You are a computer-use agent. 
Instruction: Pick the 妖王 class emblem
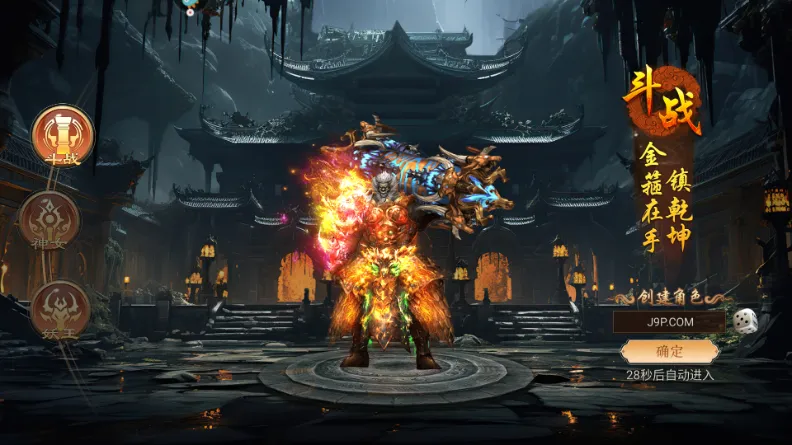coord(60,308)
